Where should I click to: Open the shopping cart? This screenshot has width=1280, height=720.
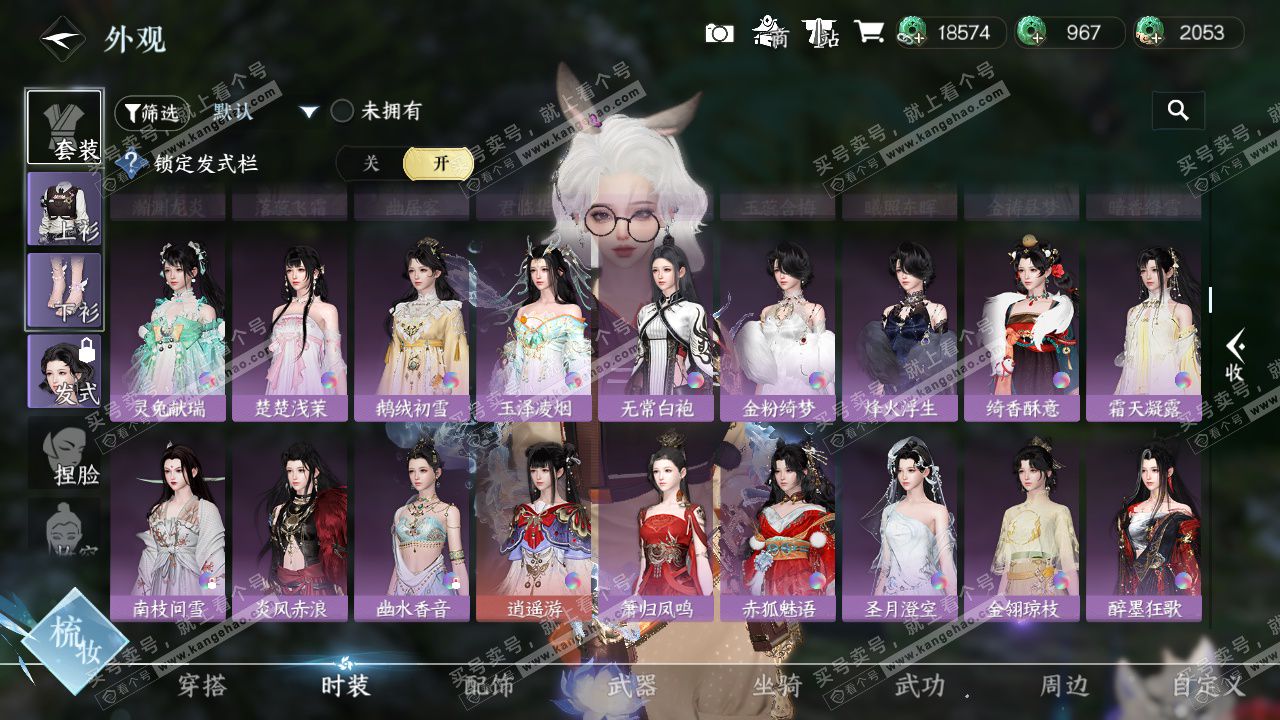[x=868, y=32]
